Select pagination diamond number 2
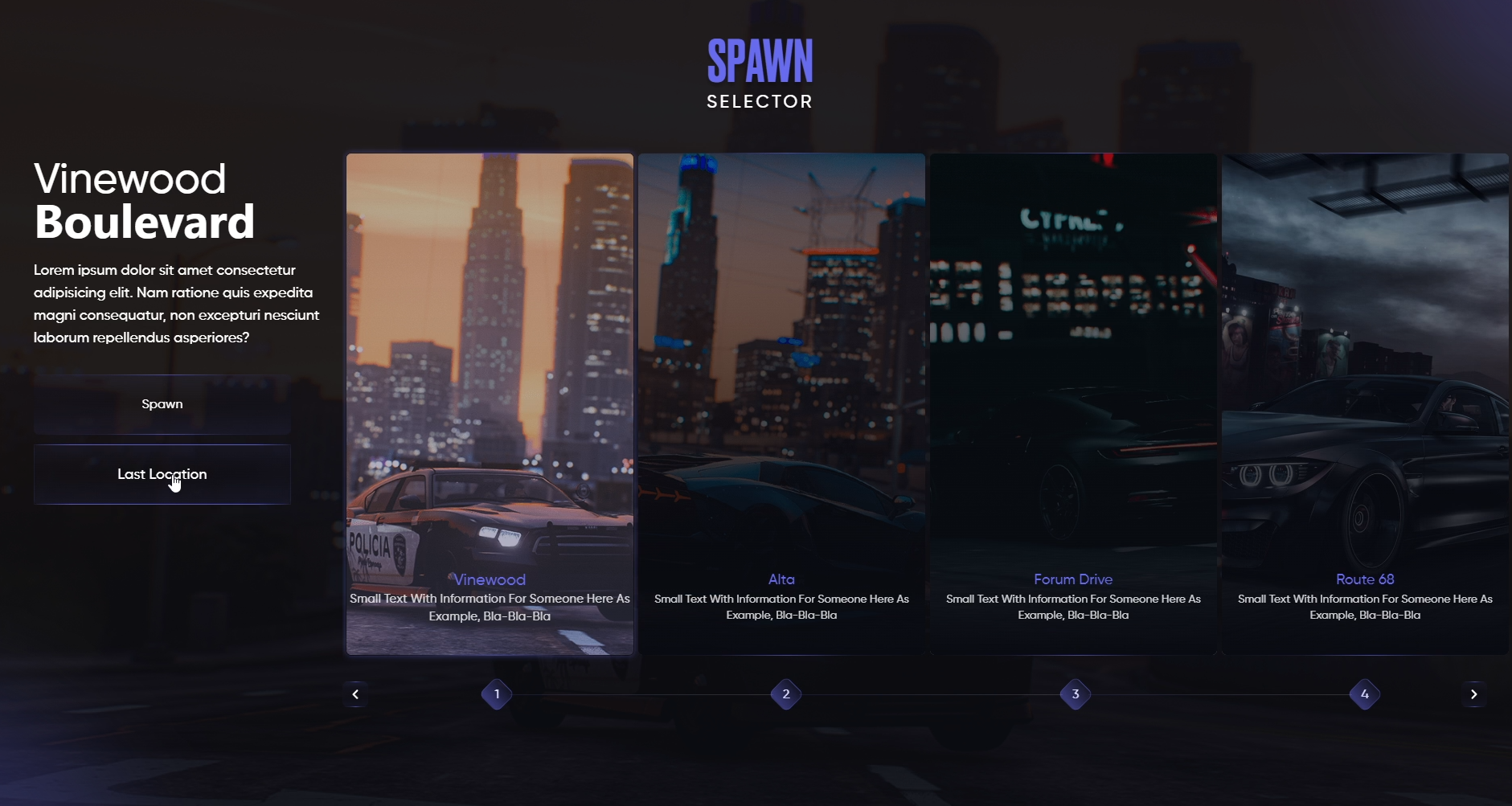The width and height of the screenshot is (1512, 806). pyautogui.click(x=786, y=694)
